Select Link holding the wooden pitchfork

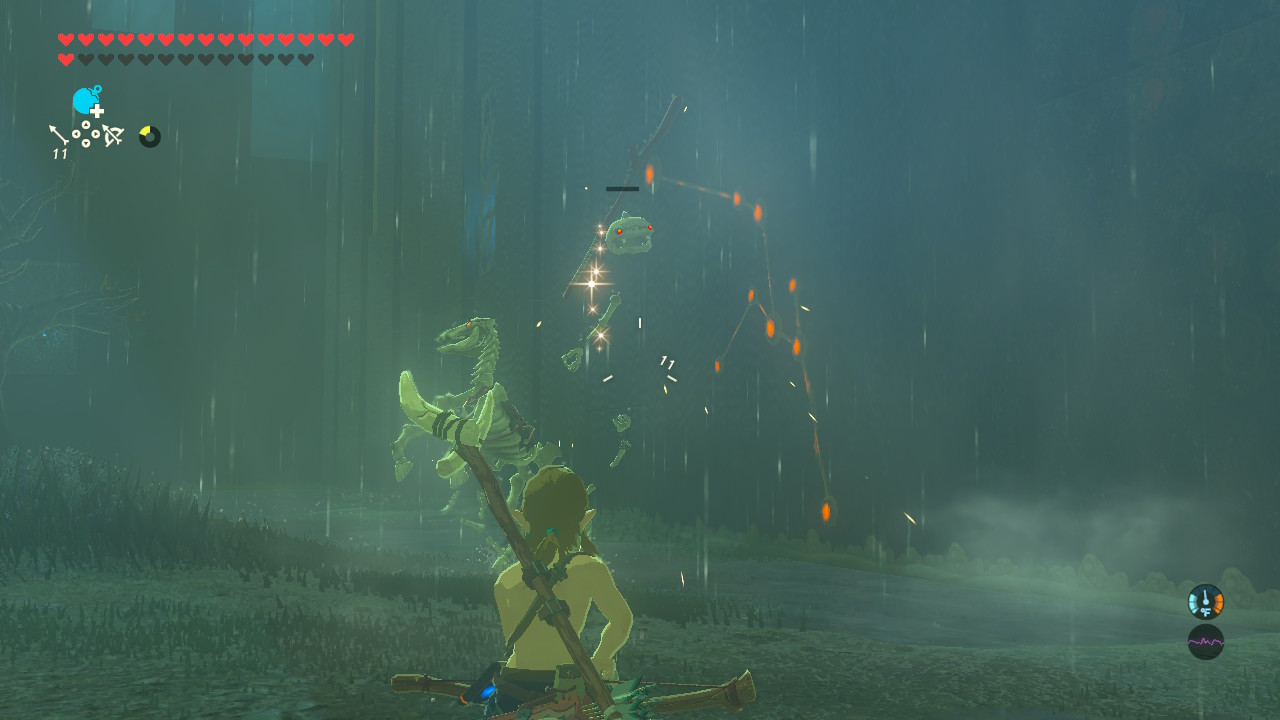560,580
